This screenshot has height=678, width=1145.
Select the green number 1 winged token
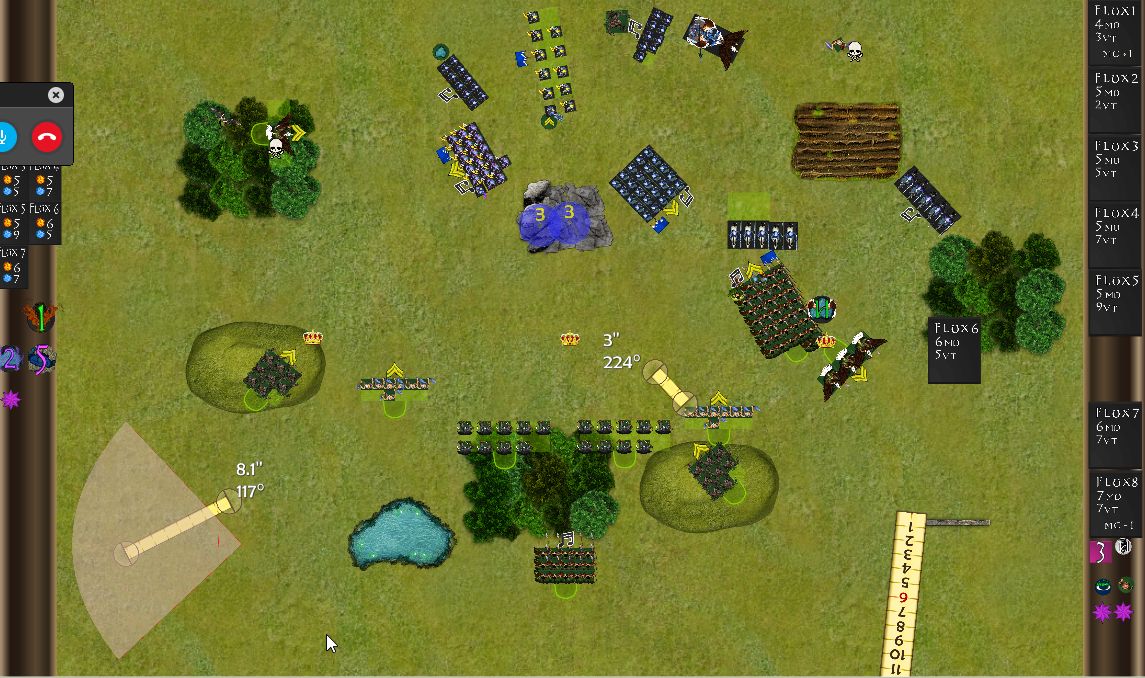coord(40,318)
